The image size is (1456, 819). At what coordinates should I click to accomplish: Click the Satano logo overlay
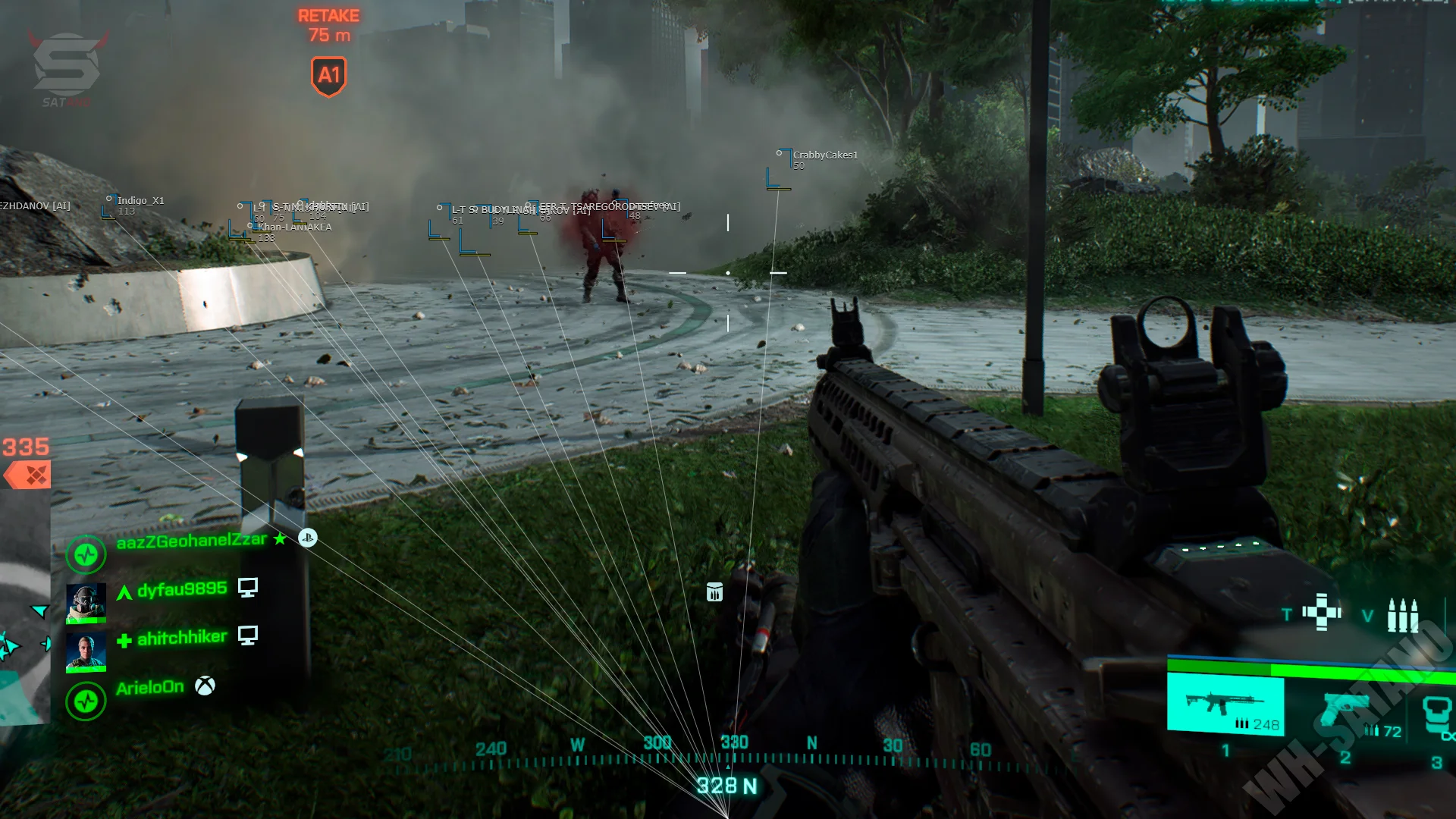pos(67,68)
